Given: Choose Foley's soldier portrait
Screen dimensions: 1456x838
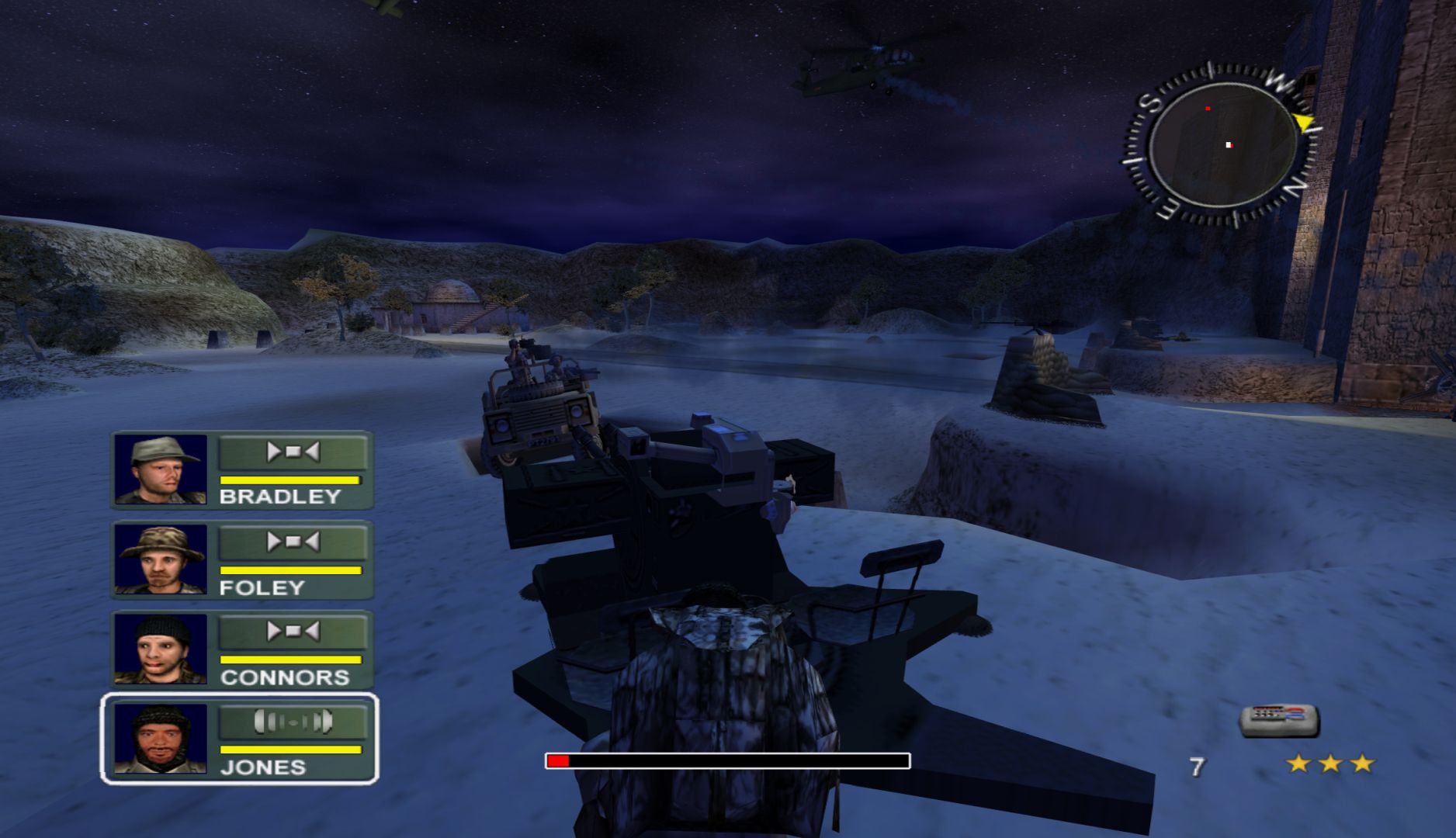Looking at the screenshot, I should (x=161, y=559).
